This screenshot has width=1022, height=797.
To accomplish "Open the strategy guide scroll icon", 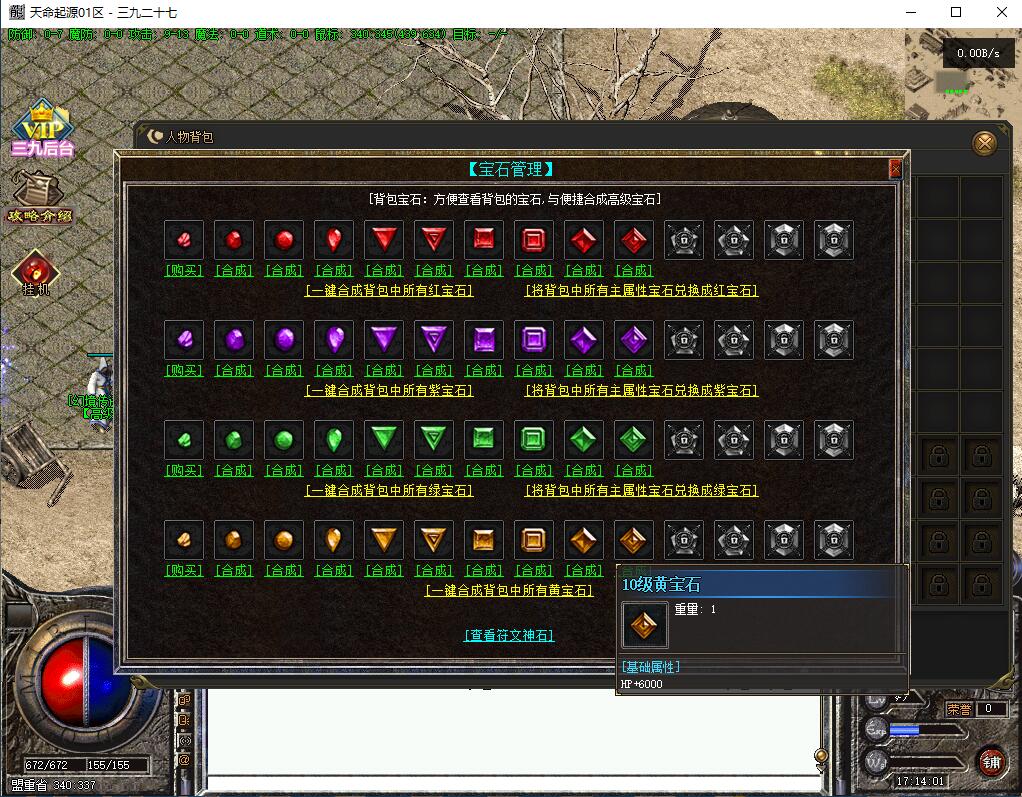I will click(x=40, y=196).
